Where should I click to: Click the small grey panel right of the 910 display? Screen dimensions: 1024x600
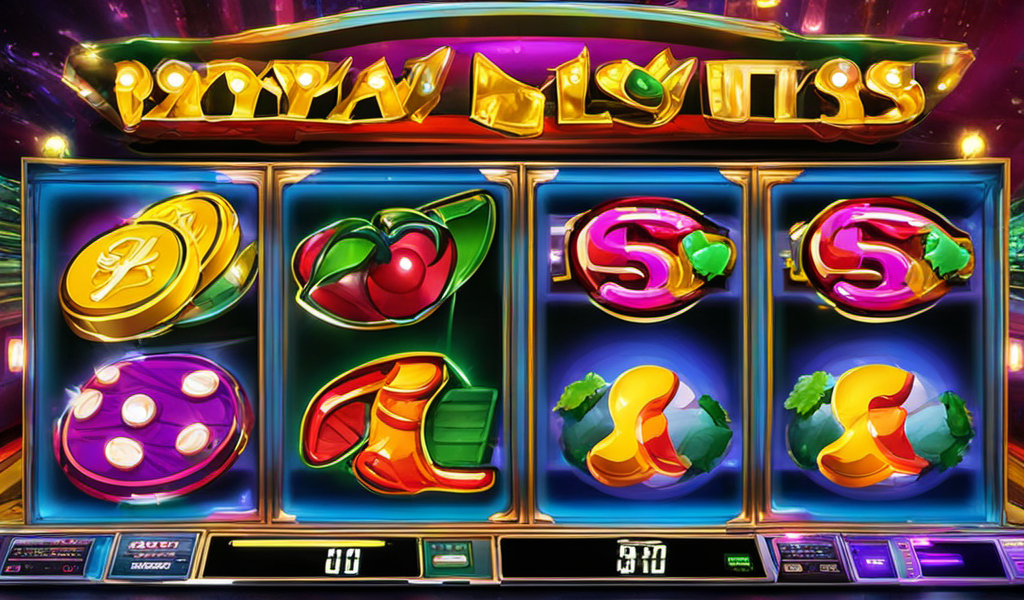806,555
